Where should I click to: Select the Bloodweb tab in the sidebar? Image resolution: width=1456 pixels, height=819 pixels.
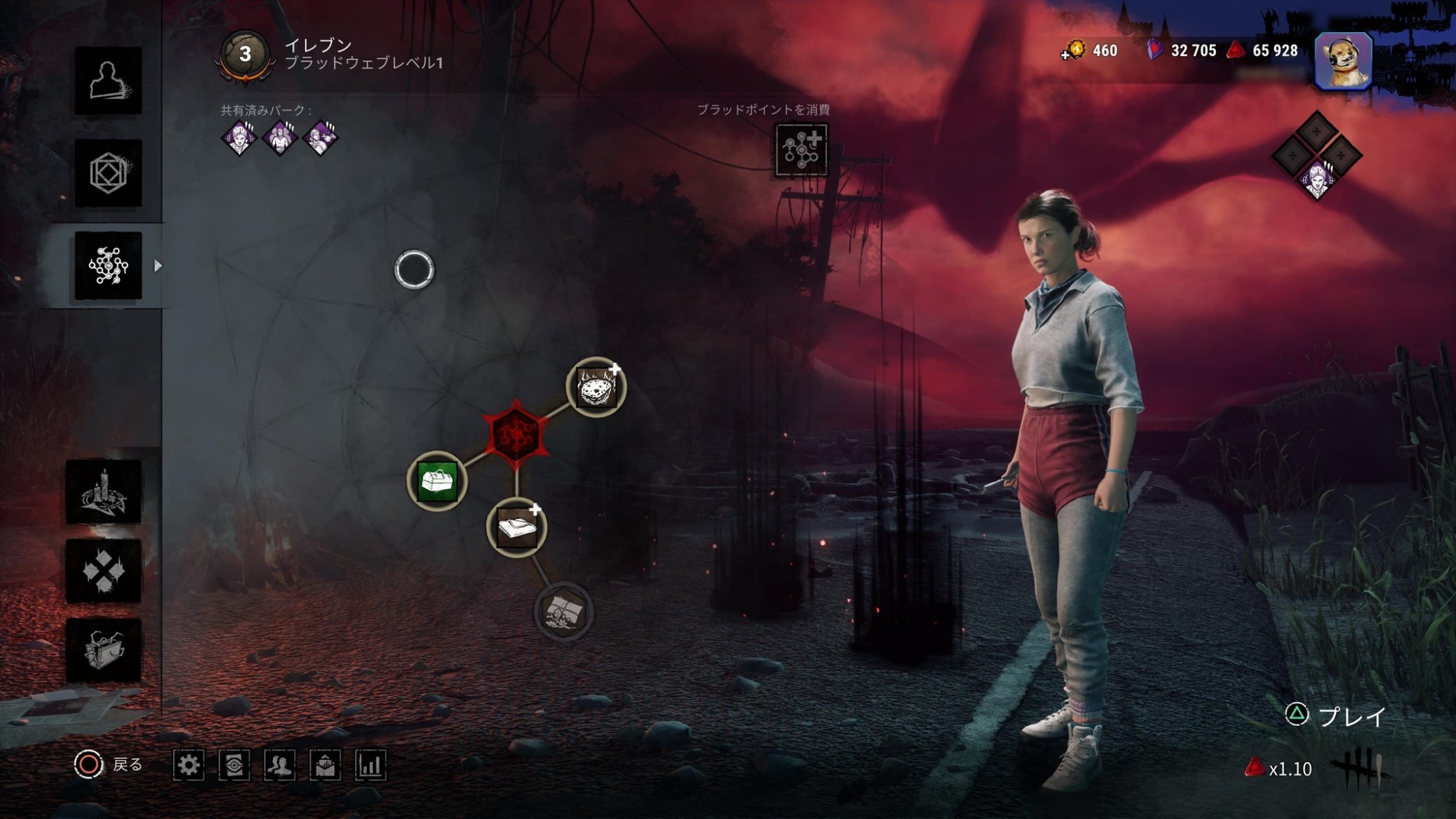[x=108, y=266]
